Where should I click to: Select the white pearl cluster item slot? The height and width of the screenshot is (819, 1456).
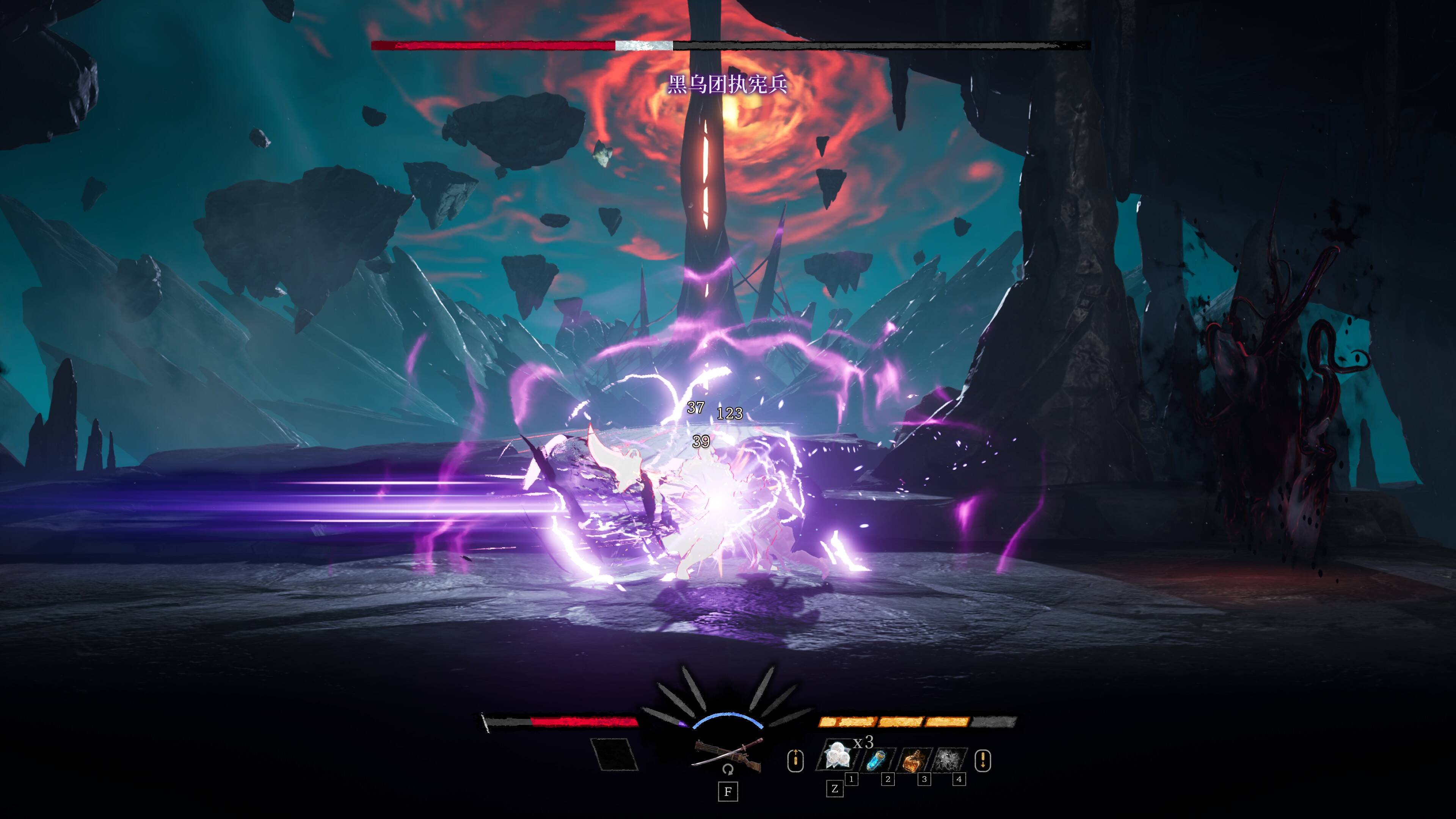(837, 756)
